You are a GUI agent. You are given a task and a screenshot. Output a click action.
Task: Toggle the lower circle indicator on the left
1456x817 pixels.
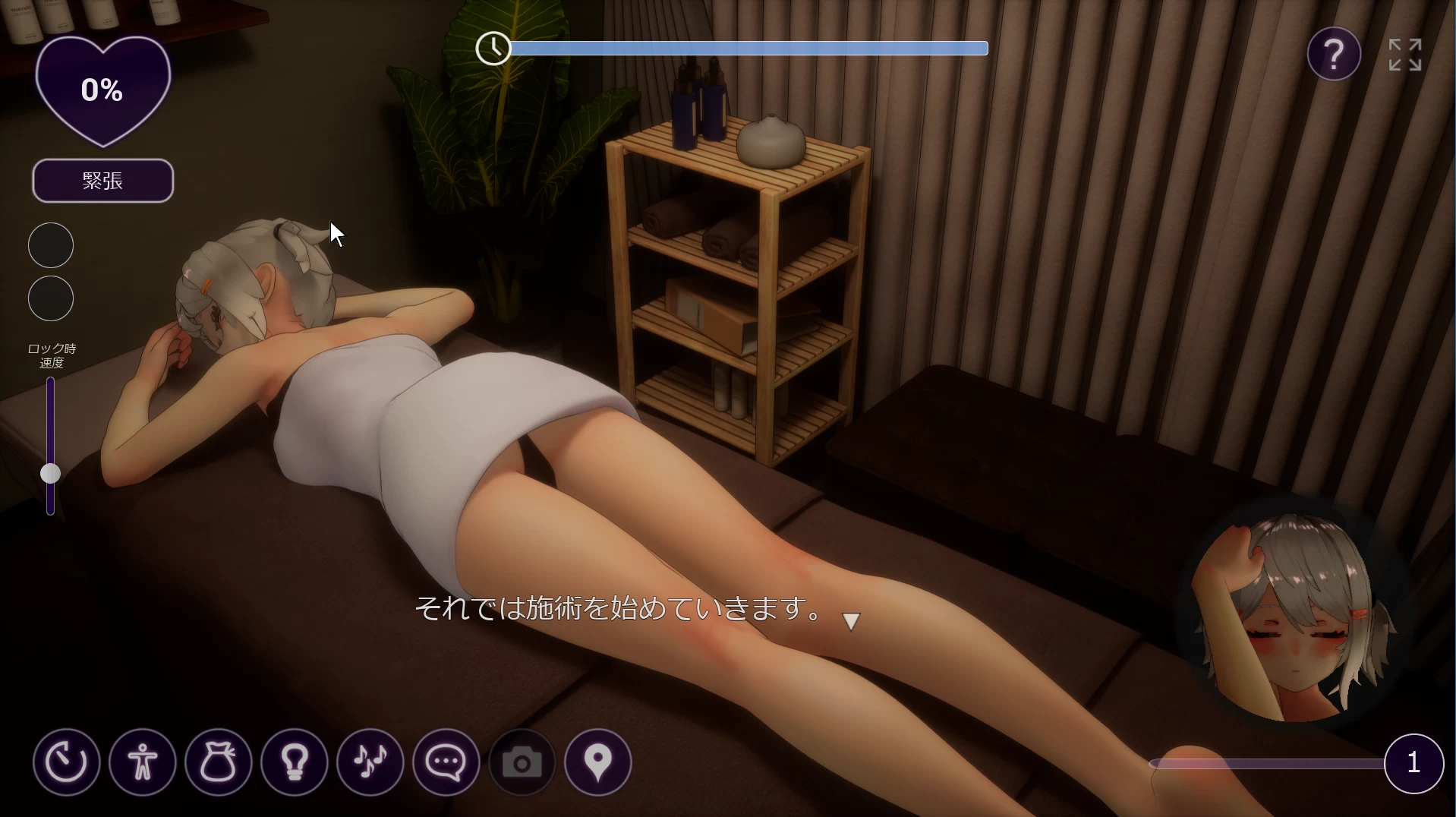[x=50, y=298]
